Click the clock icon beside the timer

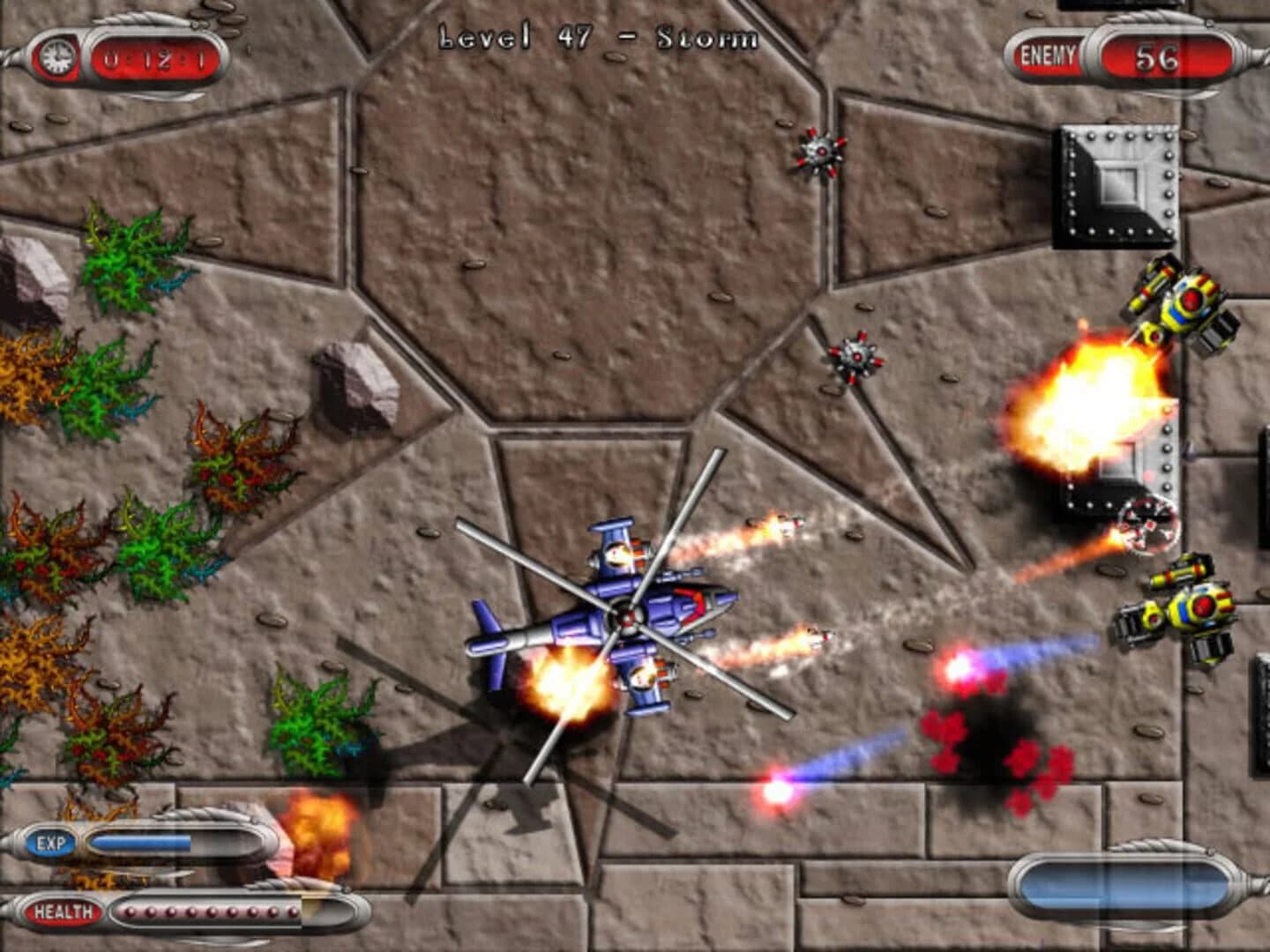pos(58,56)
